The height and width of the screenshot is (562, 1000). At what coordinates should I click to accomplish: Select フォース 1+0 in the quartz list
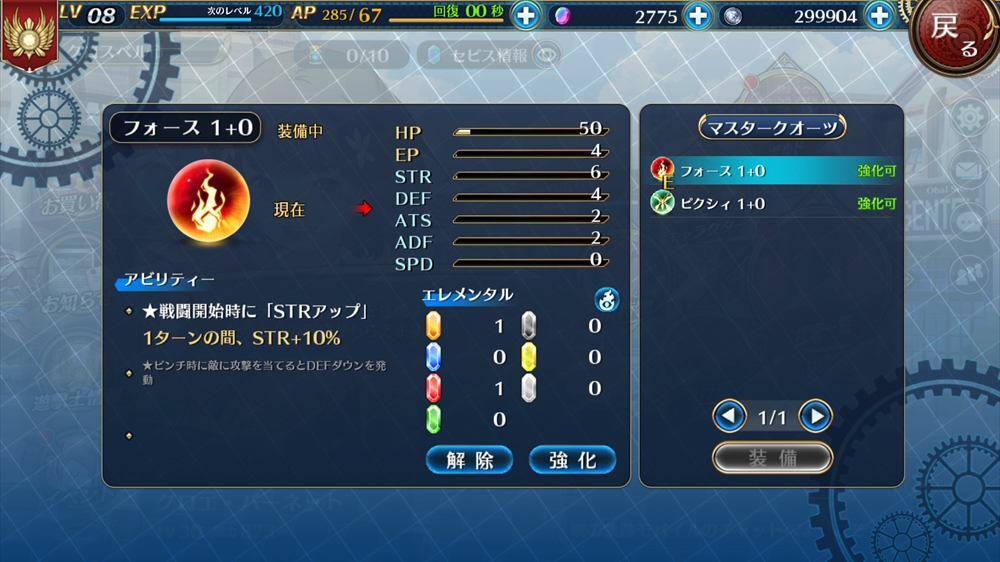pyautogui.click(x=772, y=171)
